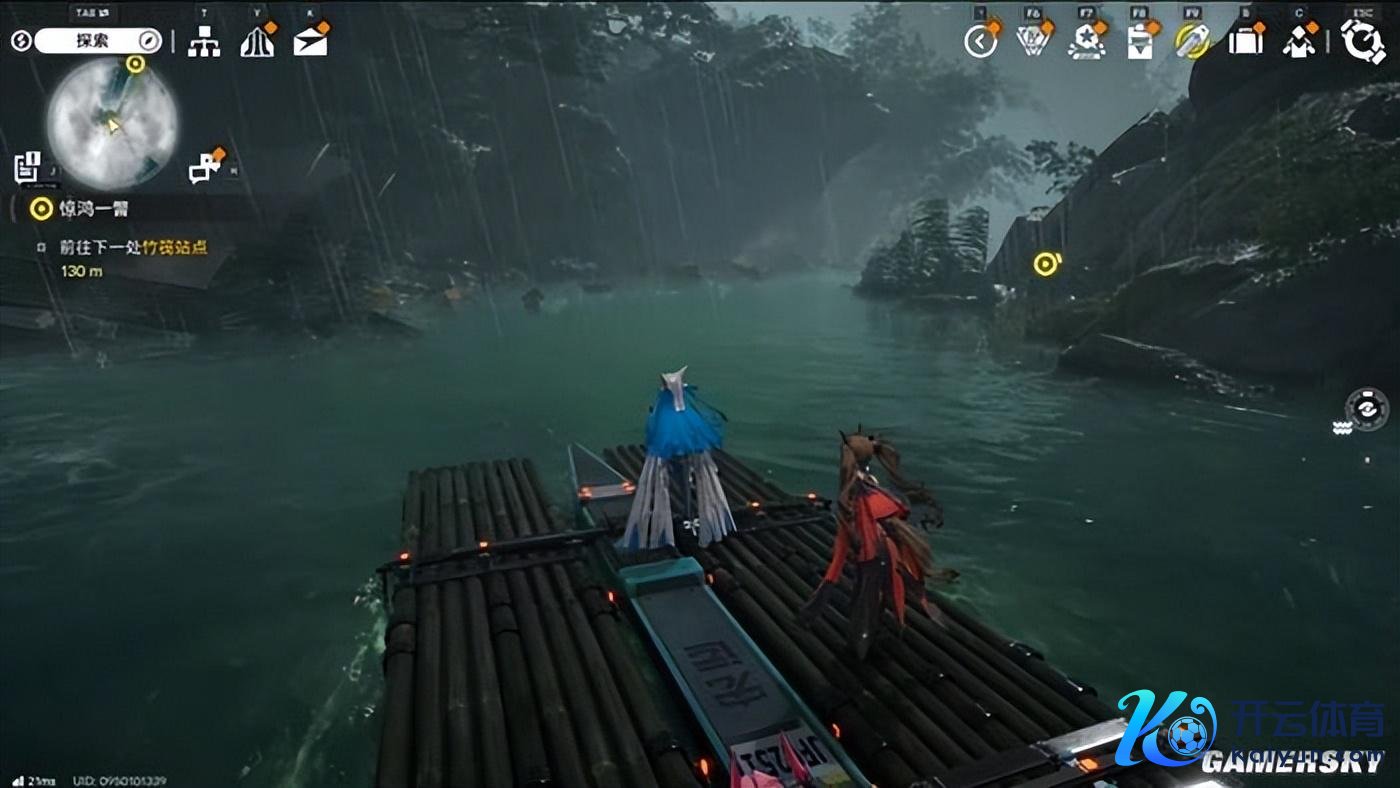Click the round dial icon above the waves
This screenshot has width=1400, height=788.
(1366, 408)
